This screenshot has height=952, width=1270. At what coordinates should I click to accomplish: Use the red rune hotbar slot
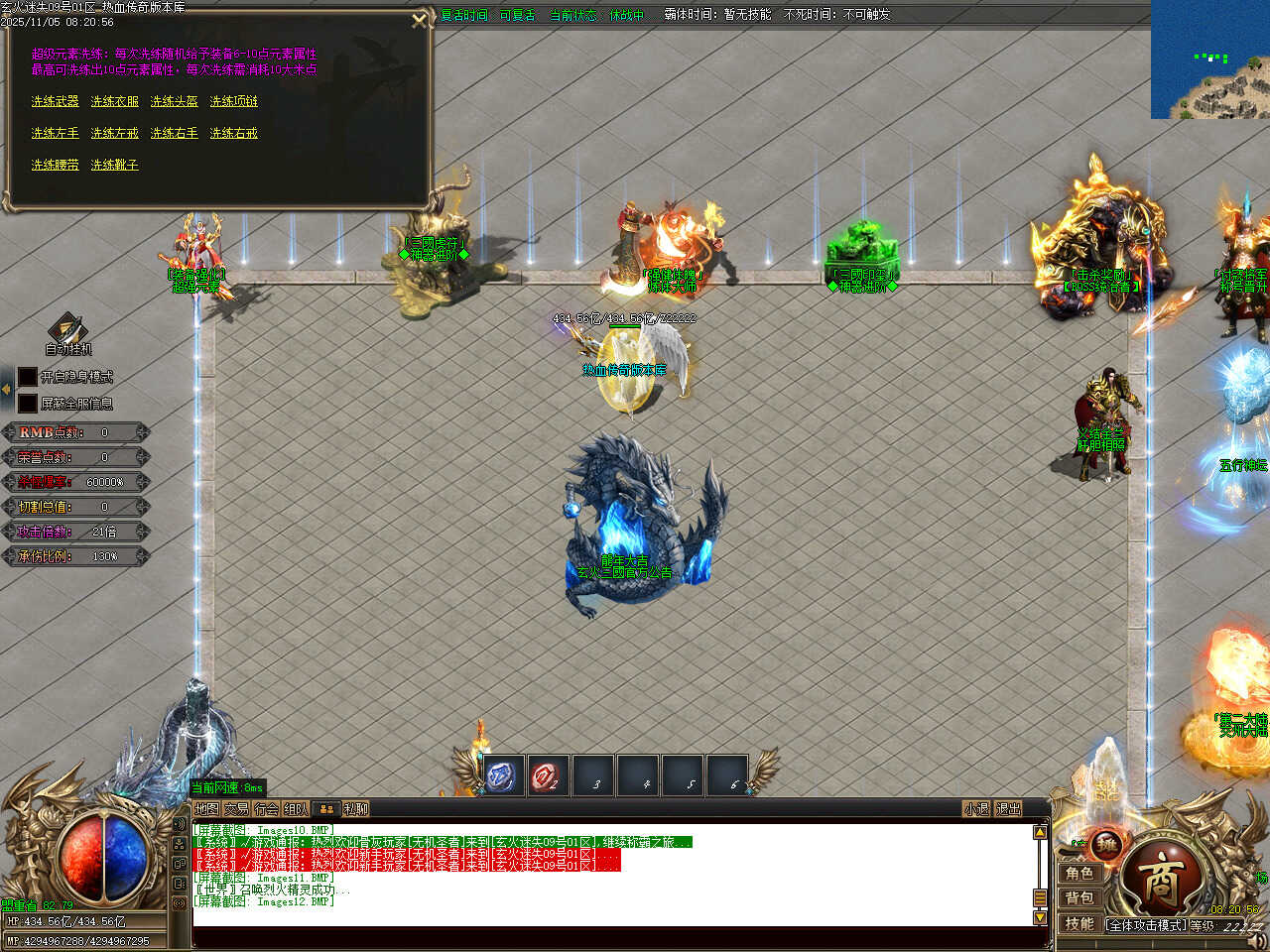547,776
